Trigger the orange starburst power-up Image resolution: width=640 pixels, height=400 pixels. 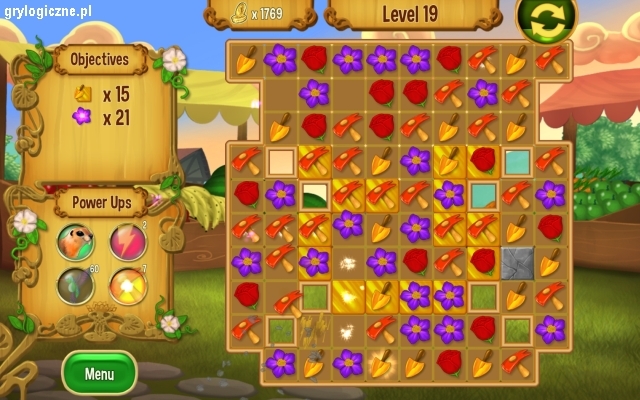tap(126, 287)
